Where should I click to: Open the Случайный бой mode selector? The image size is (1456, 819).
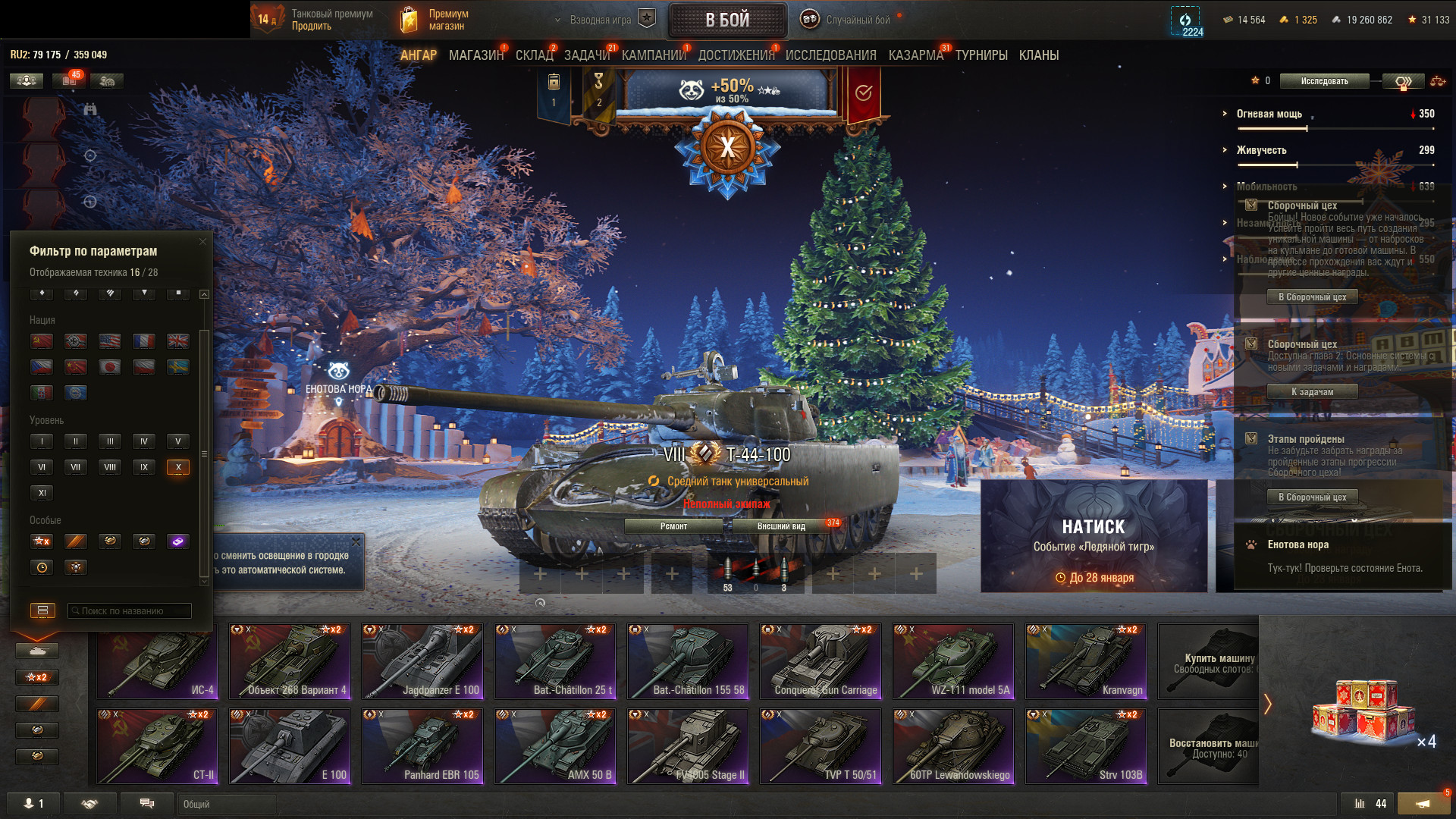point(848,20)
